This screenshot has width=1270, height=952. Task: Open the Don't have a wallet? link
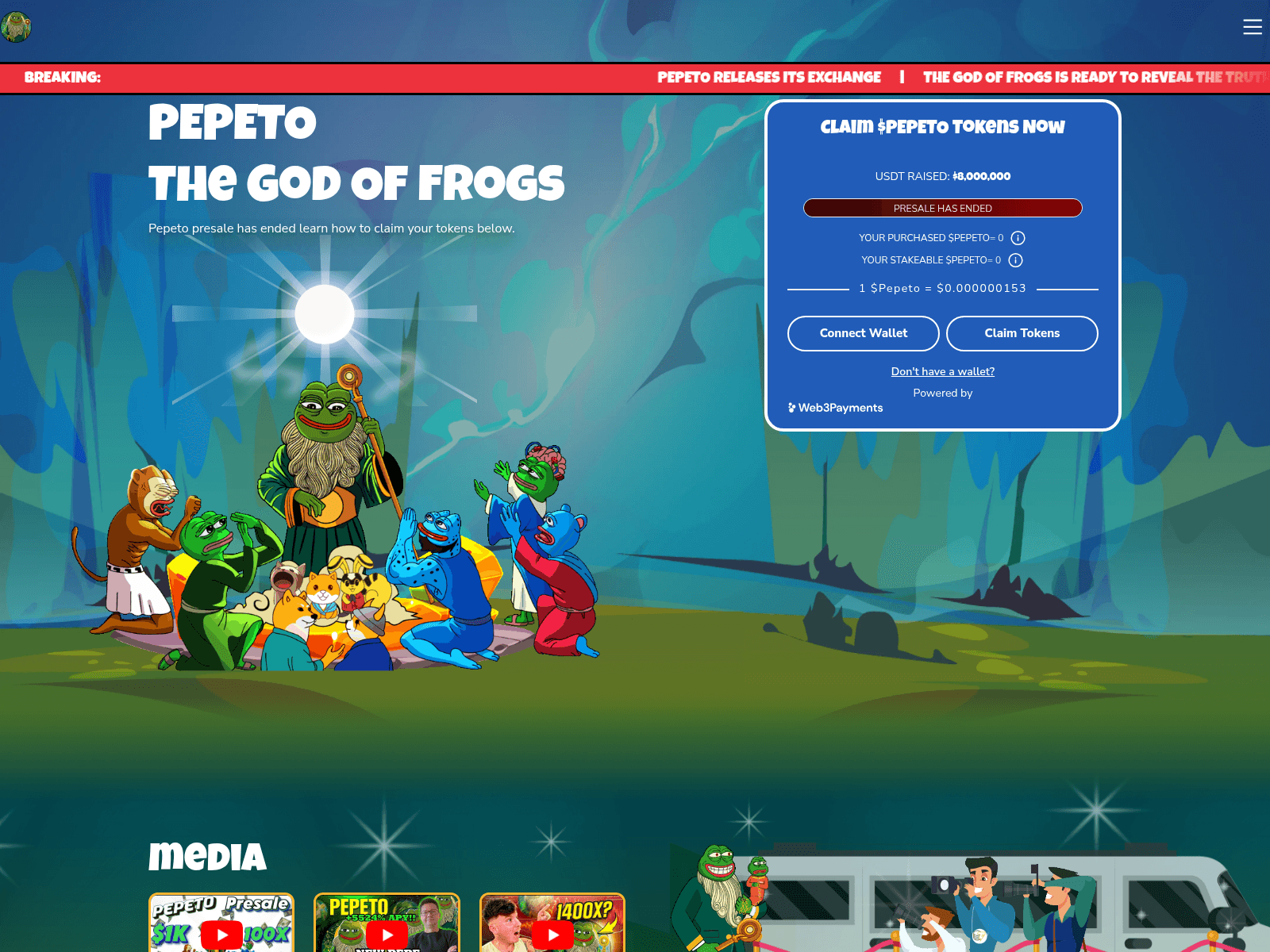click(942, 371)
